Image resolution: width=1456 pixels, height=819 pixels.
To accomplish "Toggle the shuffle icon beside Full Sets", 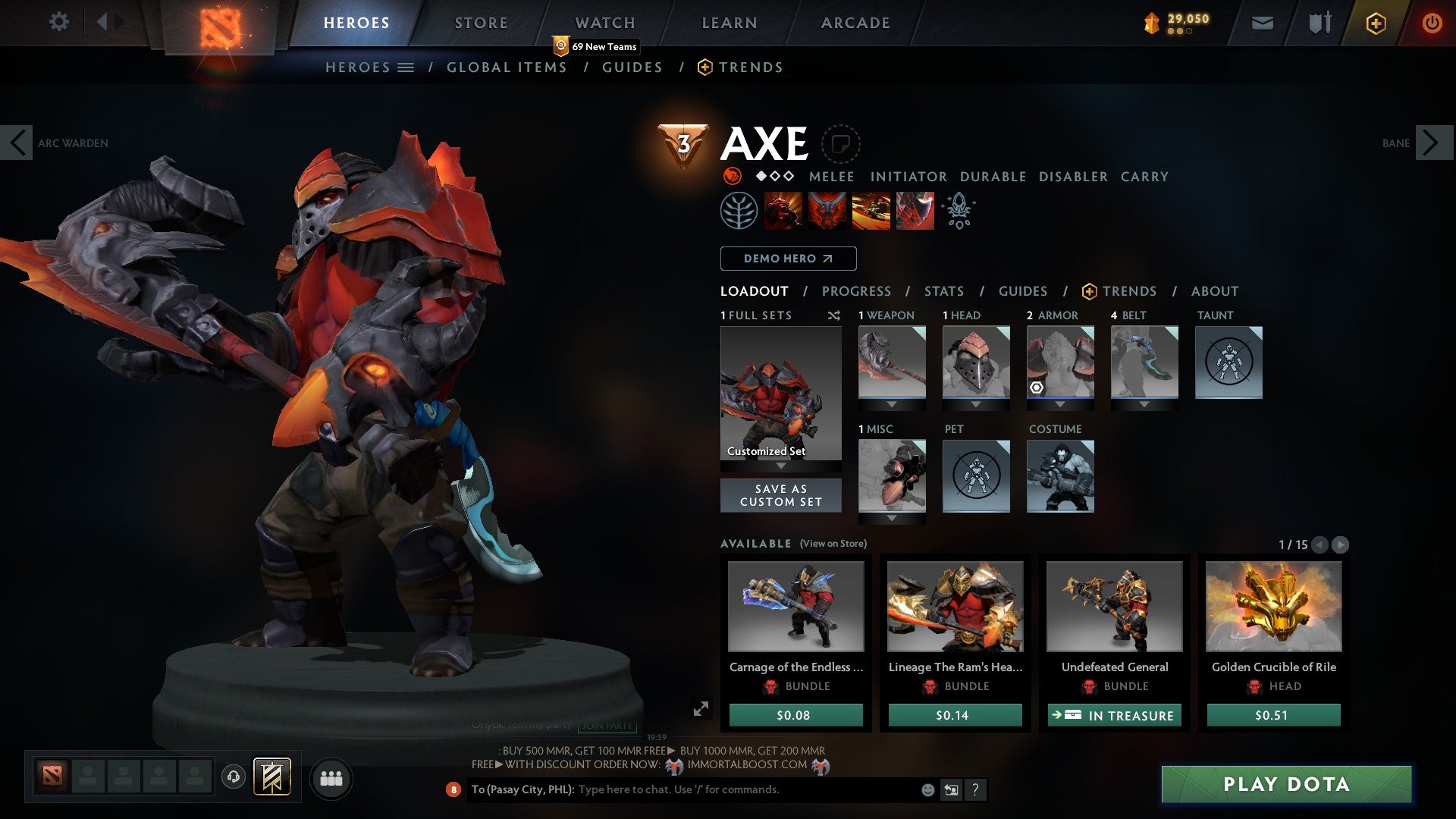I will pyautogui.click(x=833, y=315).
